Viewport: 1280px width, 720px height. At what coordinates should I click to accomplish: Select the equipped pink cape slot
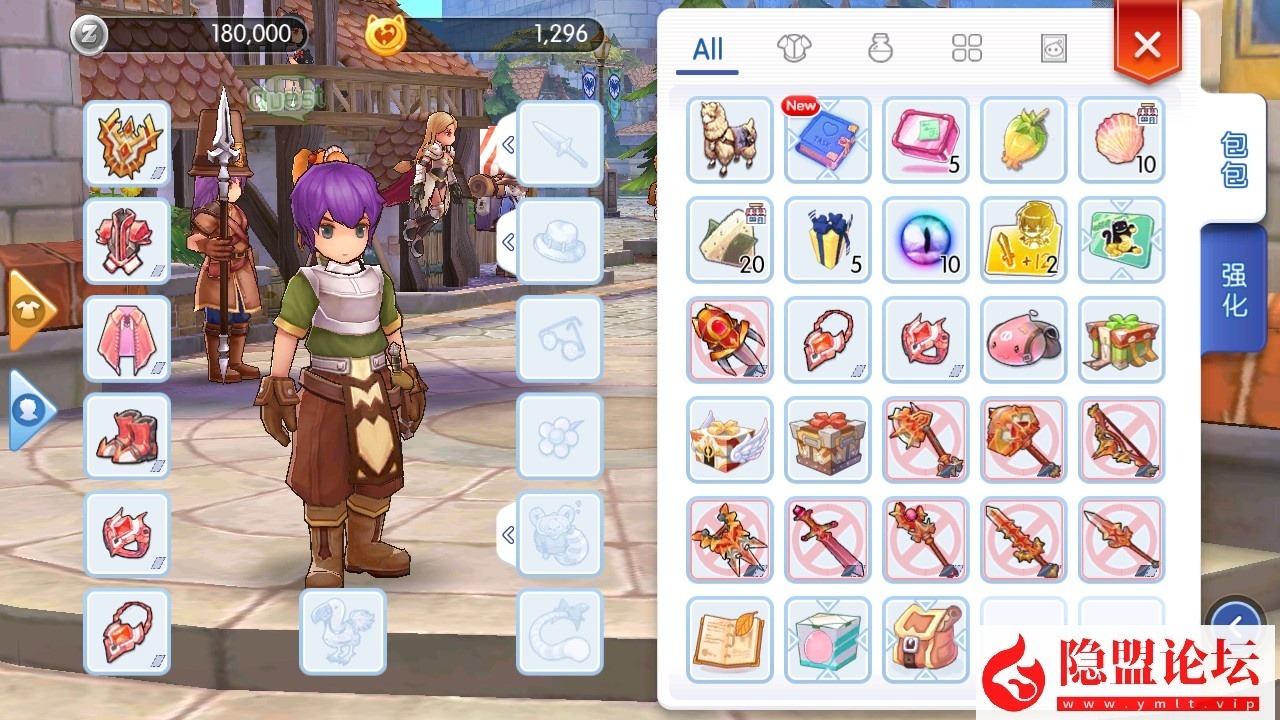[127, 339]
